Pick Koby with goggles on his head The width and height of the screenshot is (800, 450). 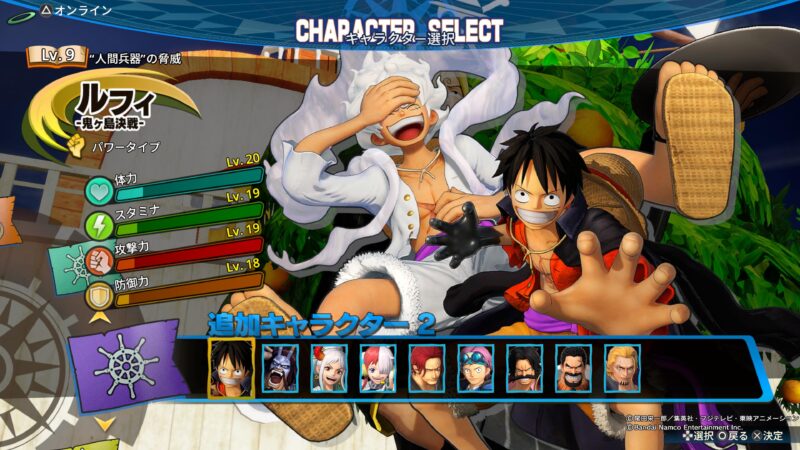476,369
